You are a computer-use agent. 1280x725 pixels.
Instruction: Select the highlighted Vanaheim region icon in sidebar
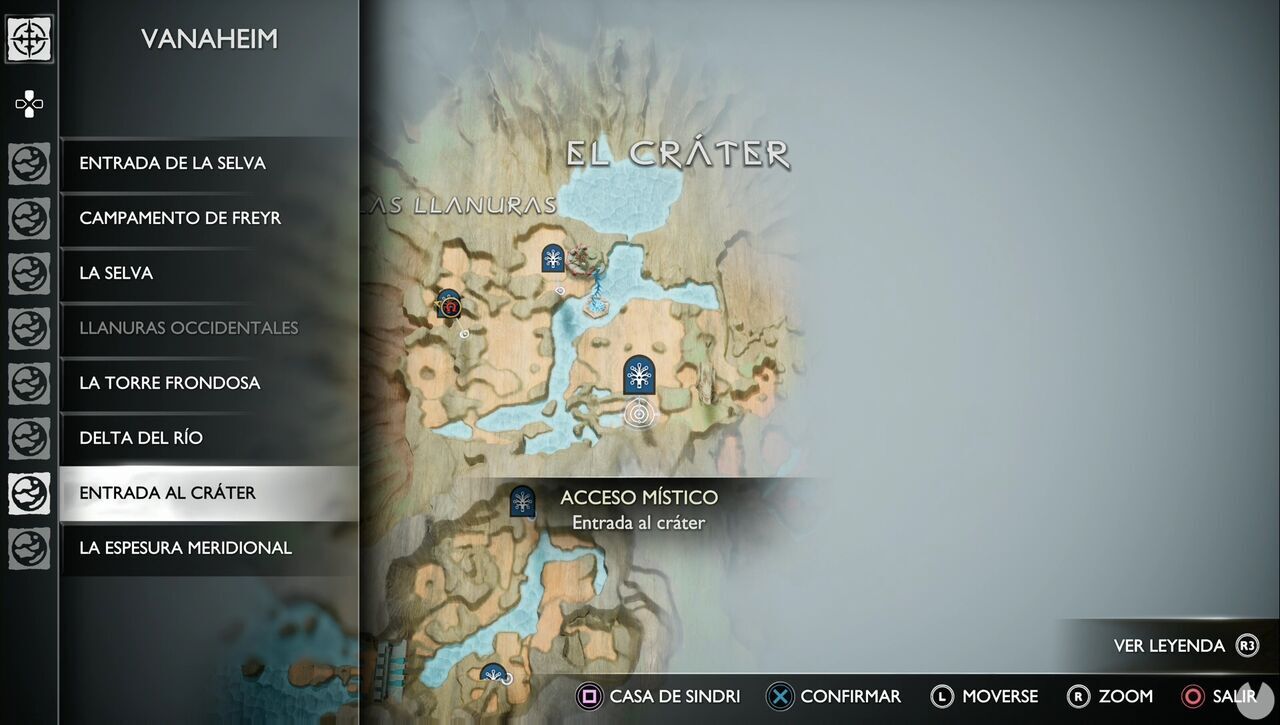[28, 493]
